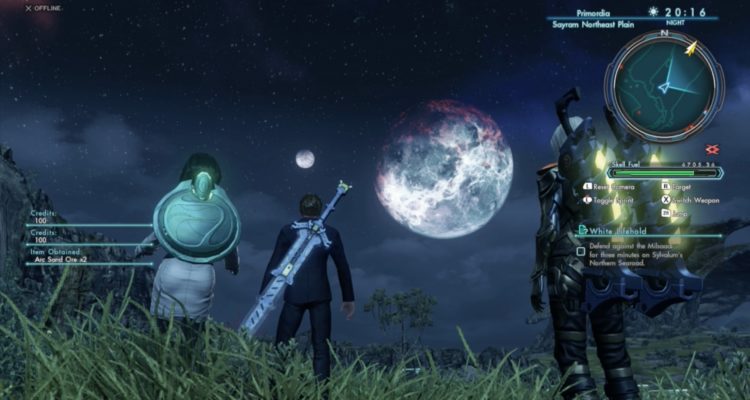This screenshot has height=400, width=750.
Task: Tick the Defend against the Milsaadi objective checkbox
Action: [x=581, y=252]
